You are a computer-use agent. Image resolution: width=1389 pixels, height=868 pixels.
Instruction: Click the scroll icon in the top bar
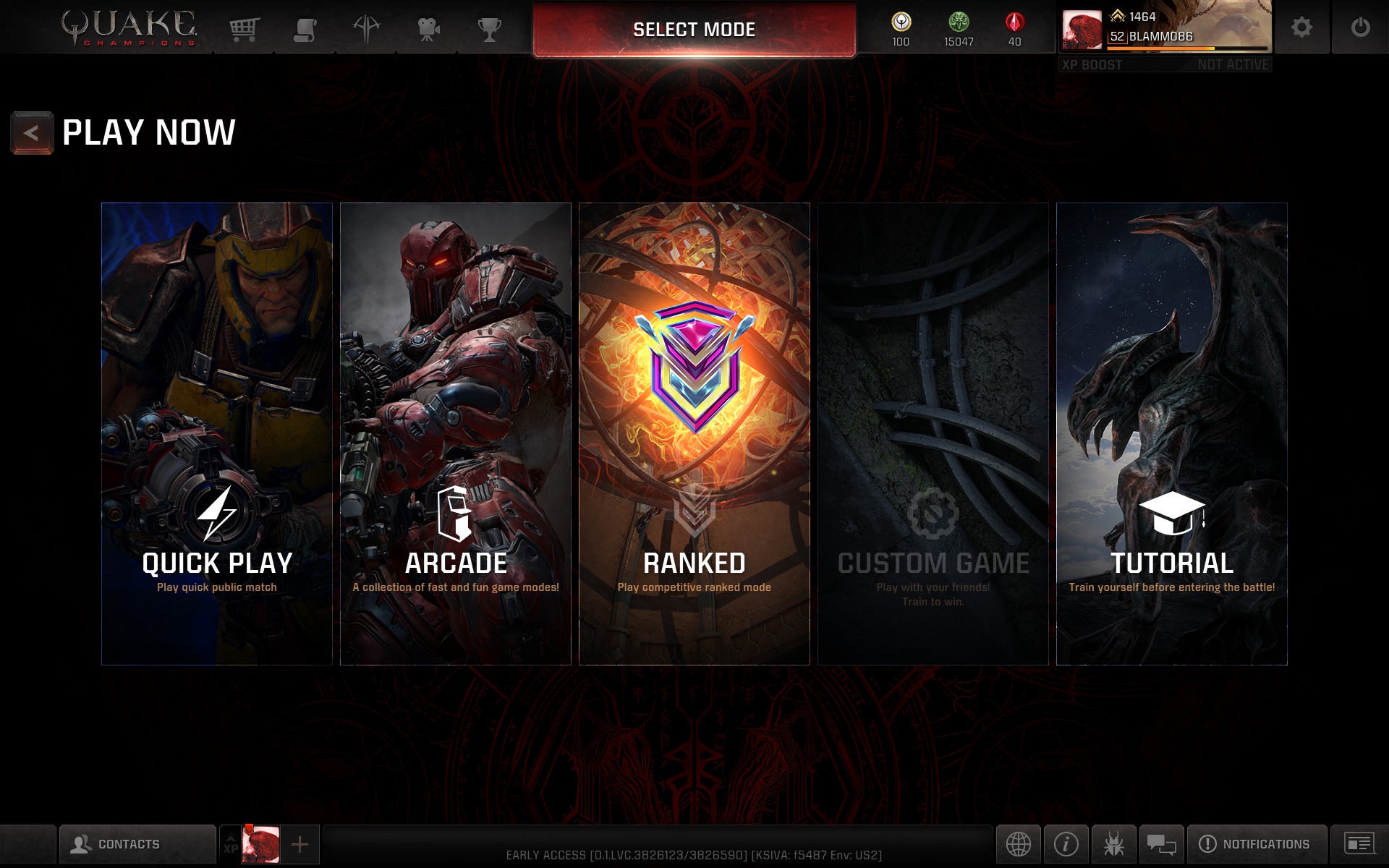[305, 29]
